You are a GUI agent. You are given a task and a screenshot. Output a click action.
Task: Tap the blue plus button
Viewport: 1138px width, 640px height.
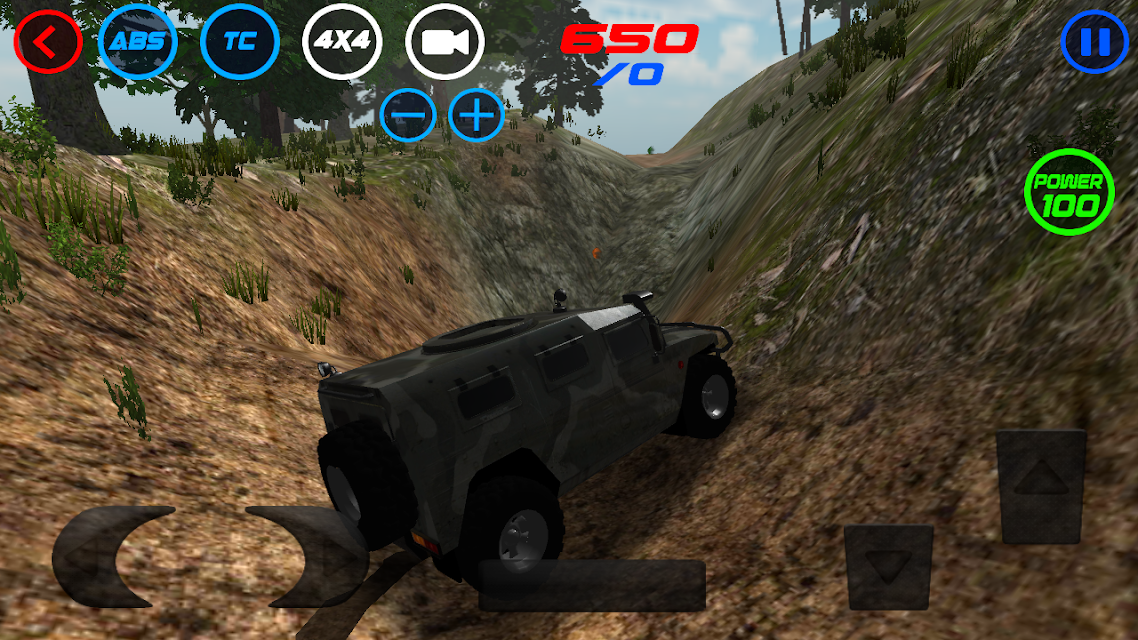476,116
